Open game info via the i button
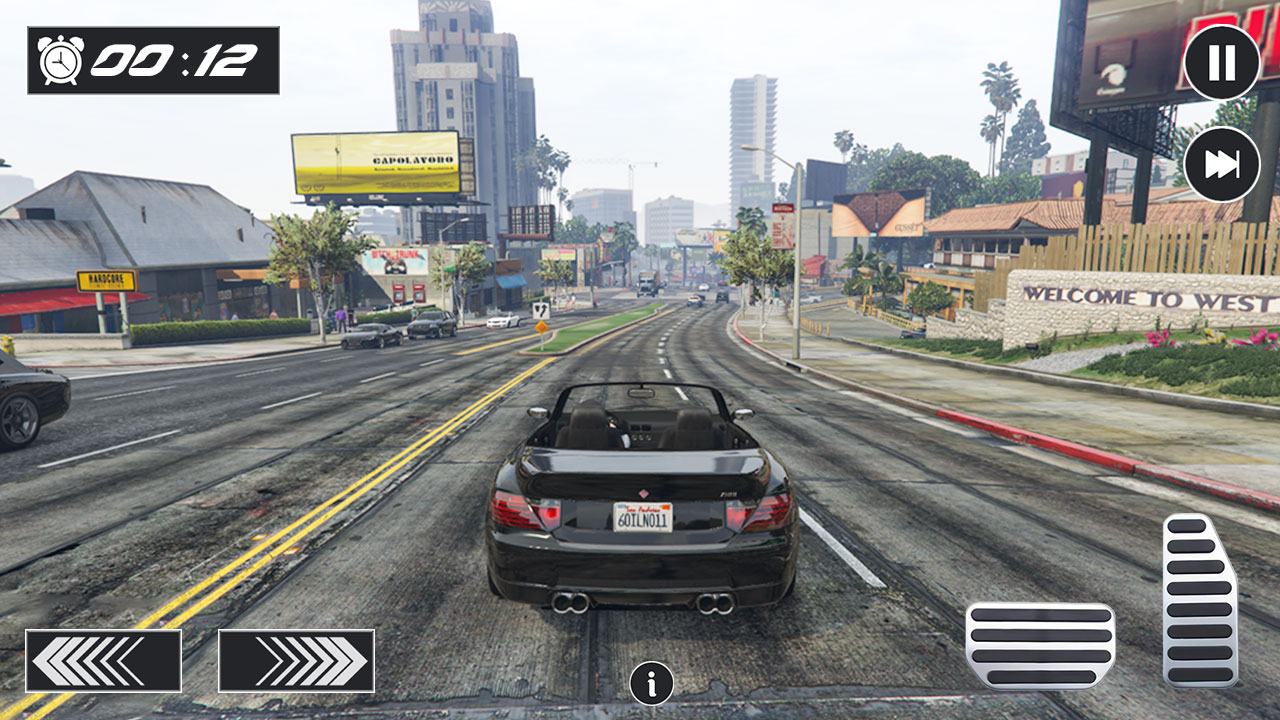The image size is (1280, 720). point(651,682)
